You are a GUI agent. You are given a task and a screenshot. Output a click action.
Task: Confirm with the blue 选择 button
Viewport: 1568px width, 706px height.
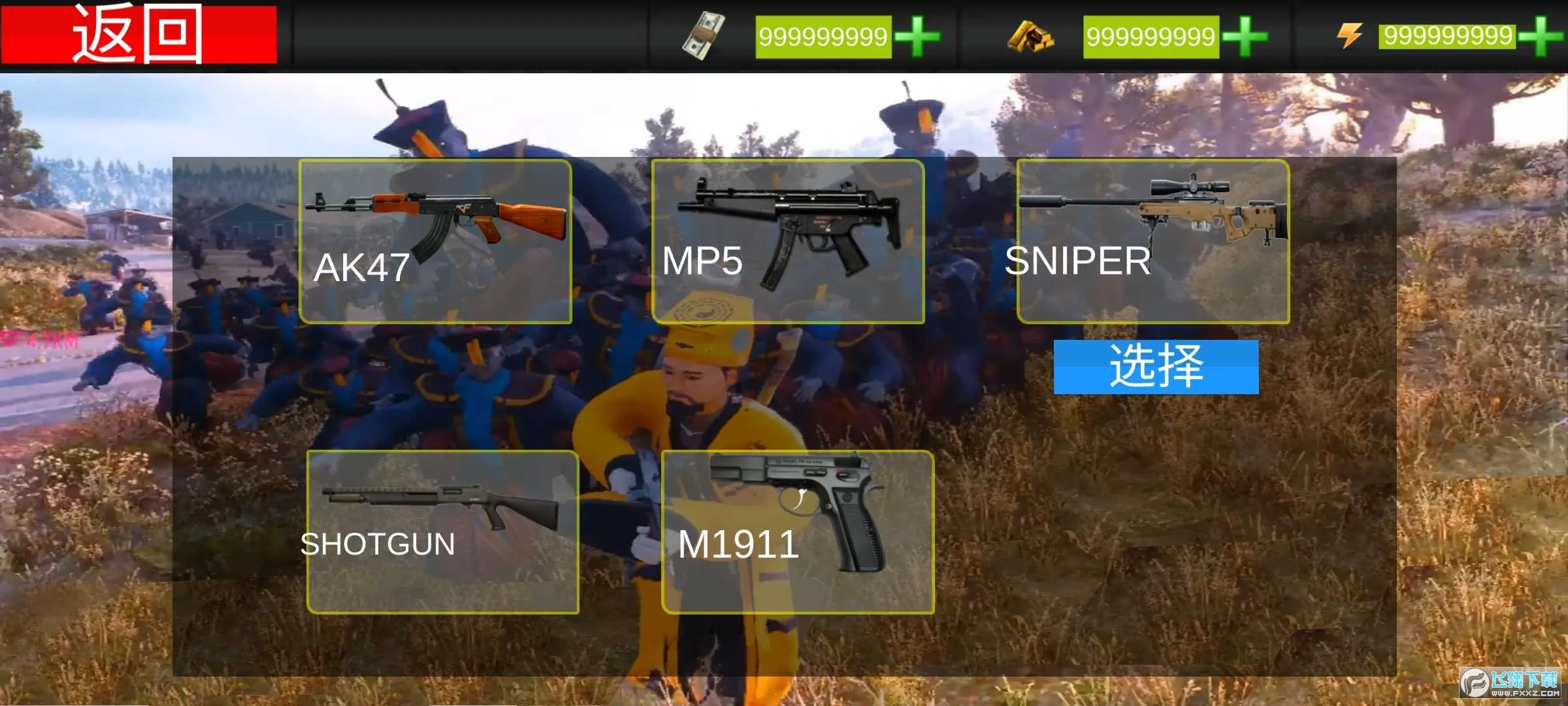(x=1156, y=367)
